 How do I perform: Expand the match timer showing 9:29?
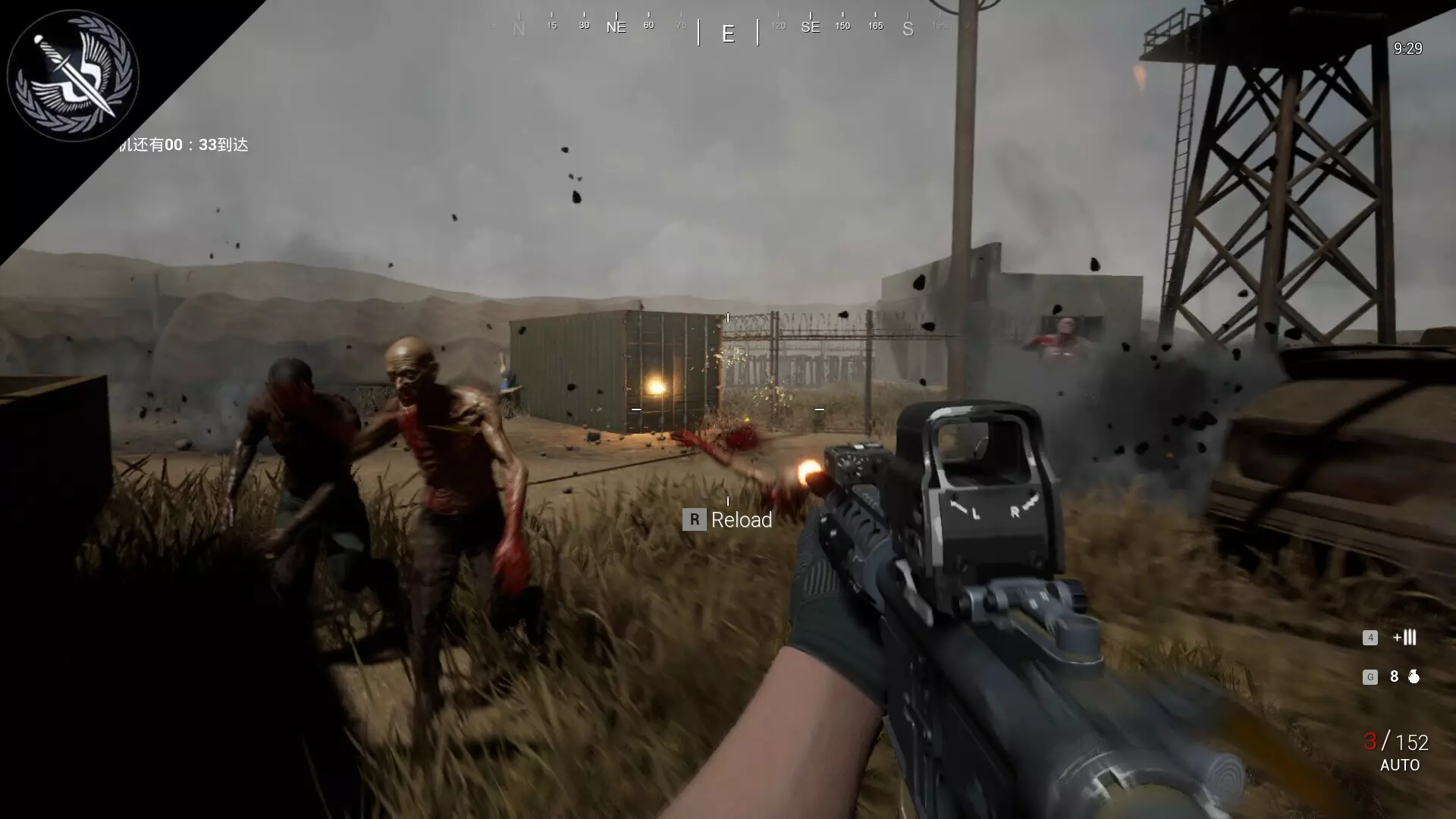[1408, 48]
